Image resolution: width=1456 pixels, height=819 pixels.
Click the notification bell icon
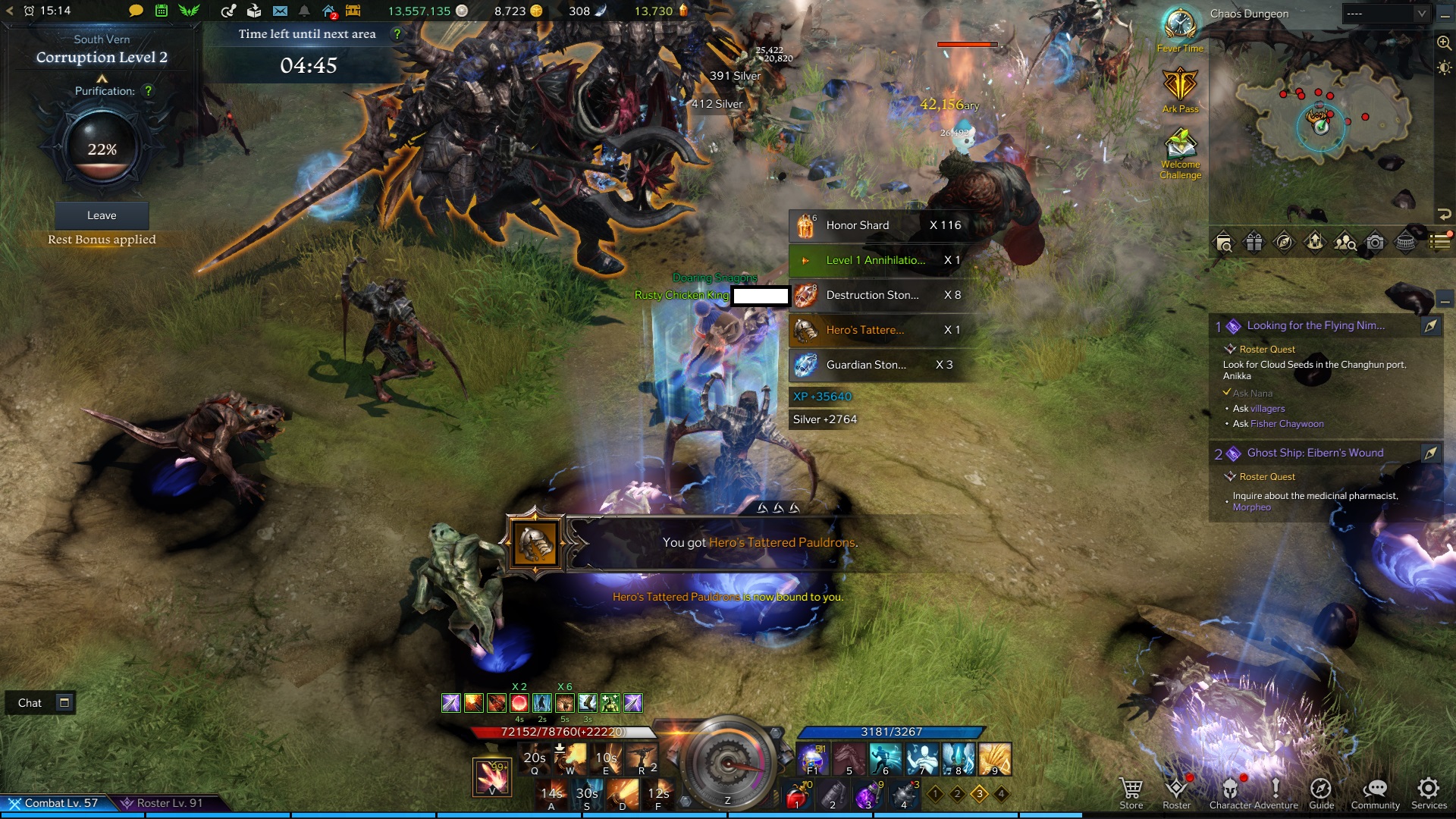(x=303, y=11)
